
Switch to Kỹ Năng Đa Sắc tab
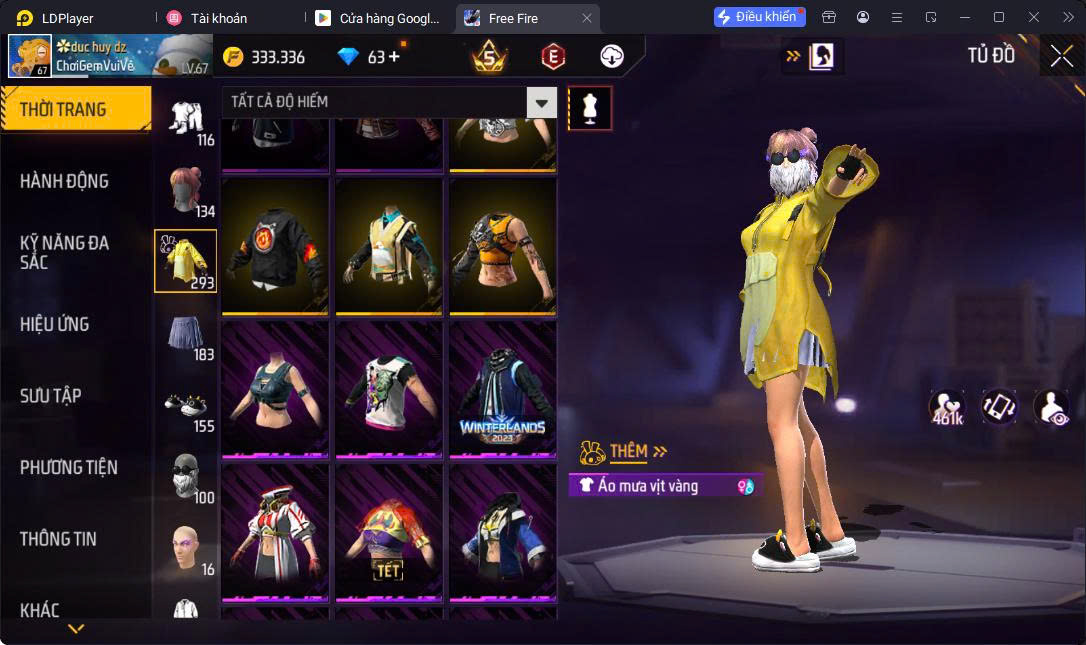pyautogui.click(x=64, y=252)
